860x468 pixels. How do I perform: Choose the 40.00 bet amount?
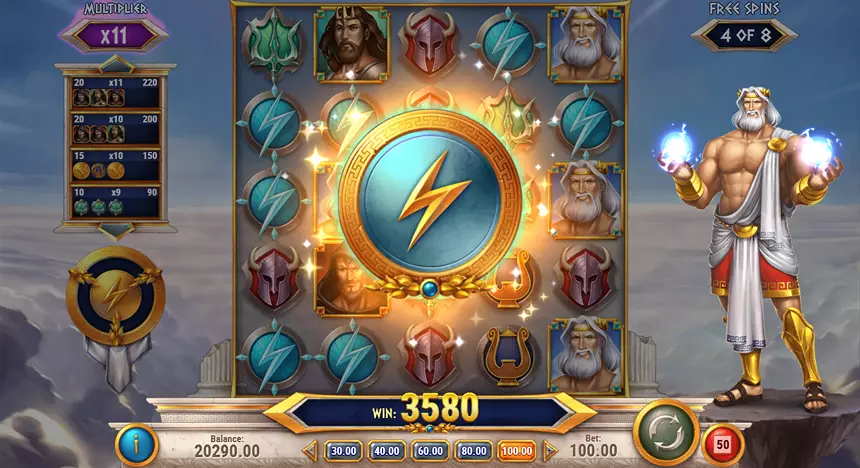(x=386, y=451)
